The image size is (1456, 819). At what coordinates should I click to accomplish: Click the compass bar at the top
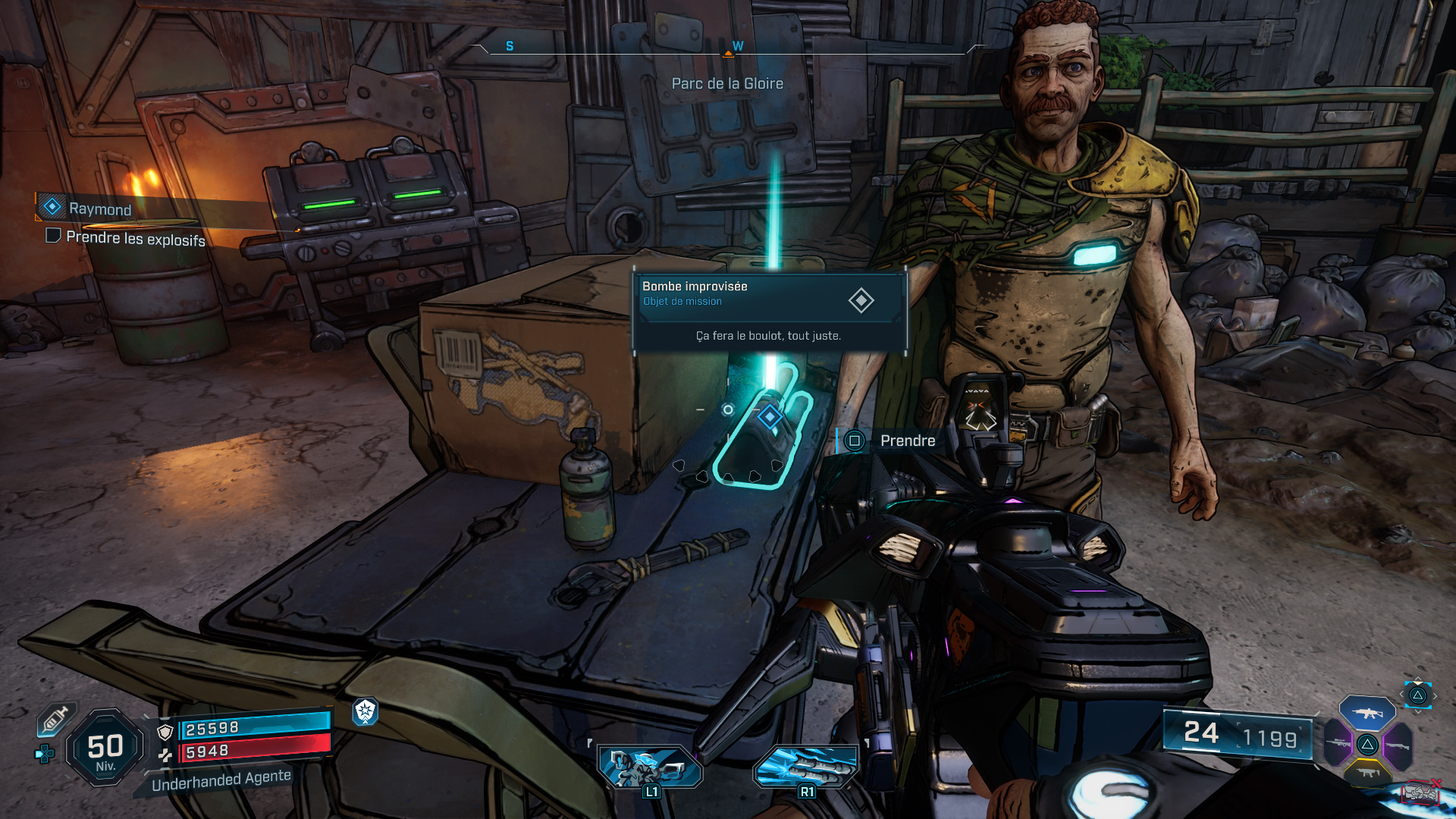coord(727,49)
